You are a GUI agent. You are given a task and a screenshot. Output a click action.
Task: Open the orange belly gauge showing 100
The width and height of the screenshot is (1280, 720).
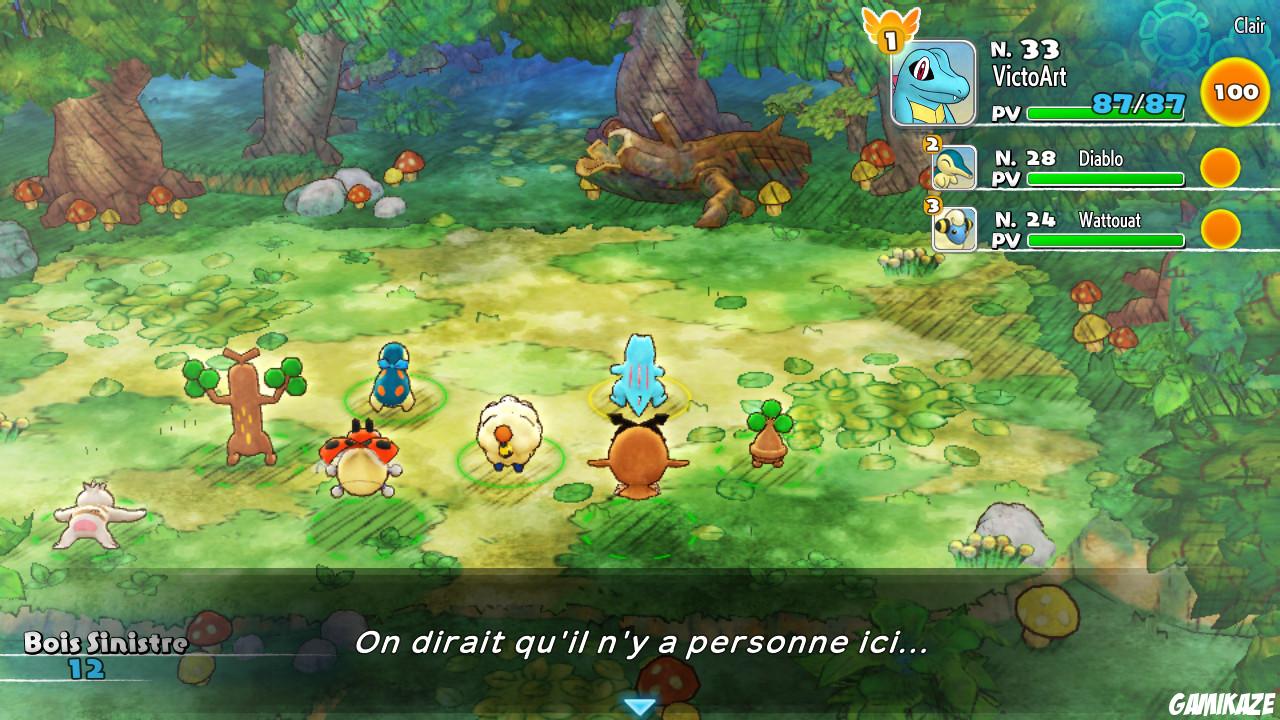coord(1235,91)
